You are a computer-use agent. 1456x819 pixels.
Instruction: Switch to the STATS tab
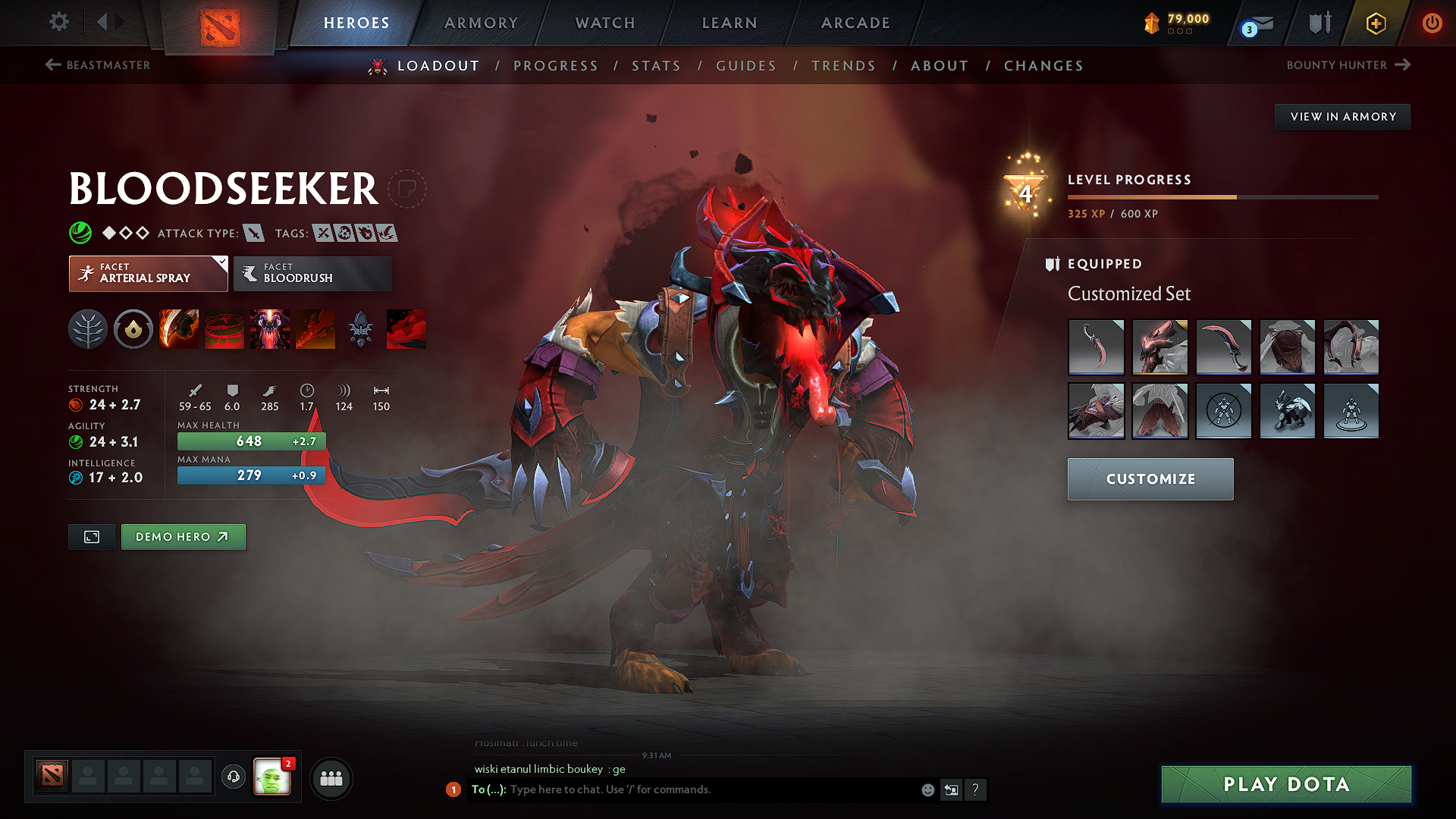(x=657, y=65)
